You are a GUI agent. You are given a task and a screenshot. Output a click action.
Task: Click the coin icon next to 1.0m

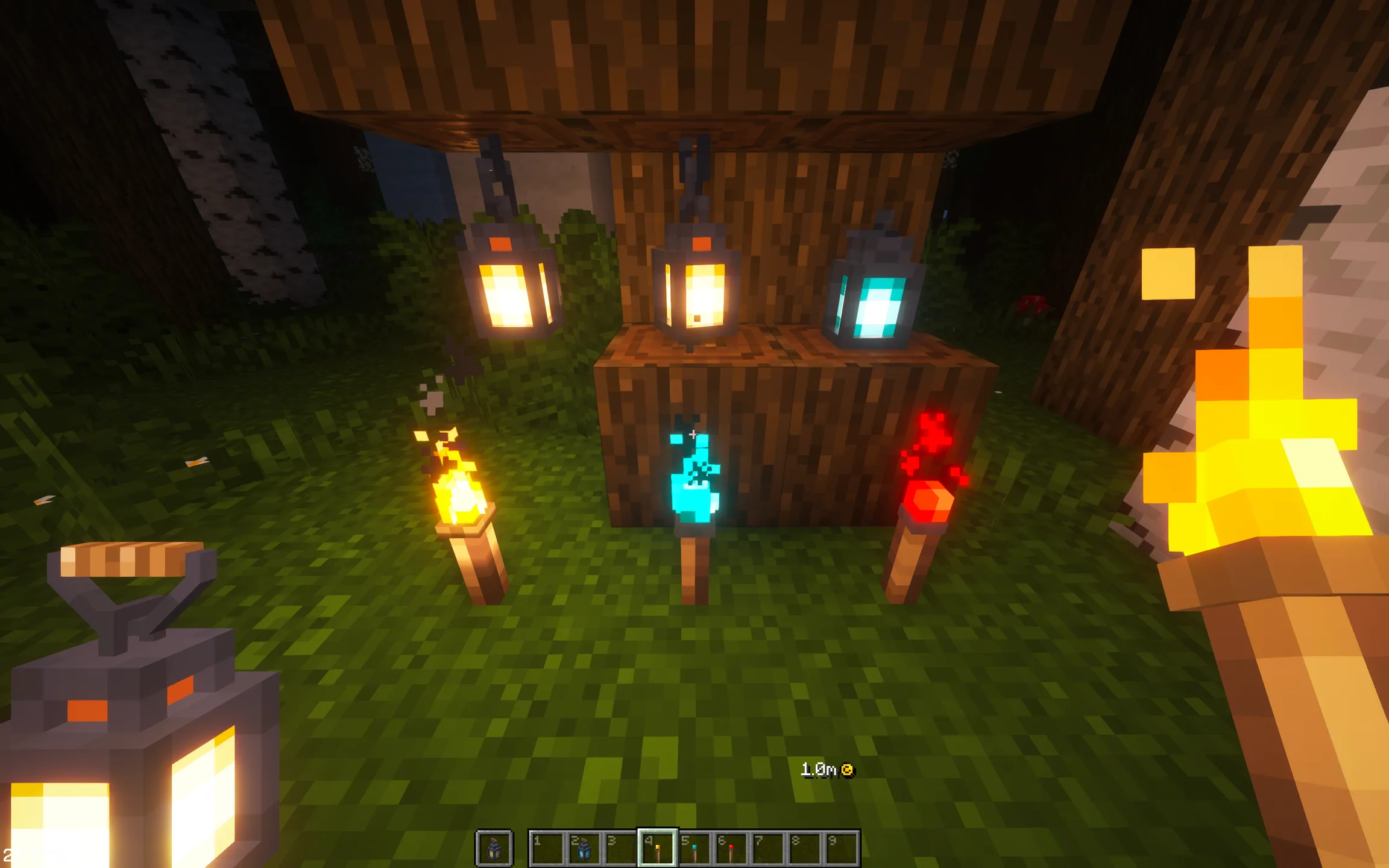click(x=849, y=769)
